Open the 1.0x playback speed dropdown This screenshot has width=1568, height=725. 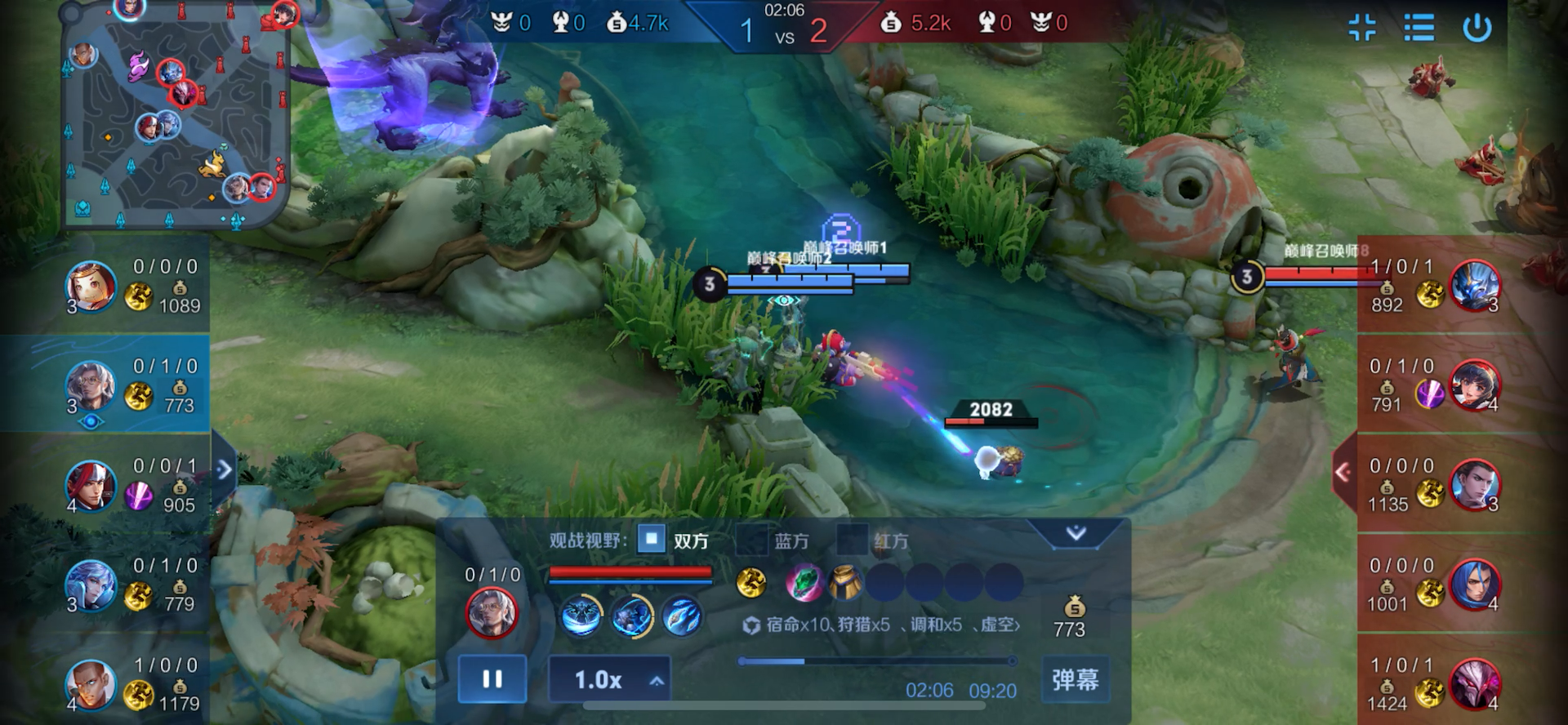(609, 679)
